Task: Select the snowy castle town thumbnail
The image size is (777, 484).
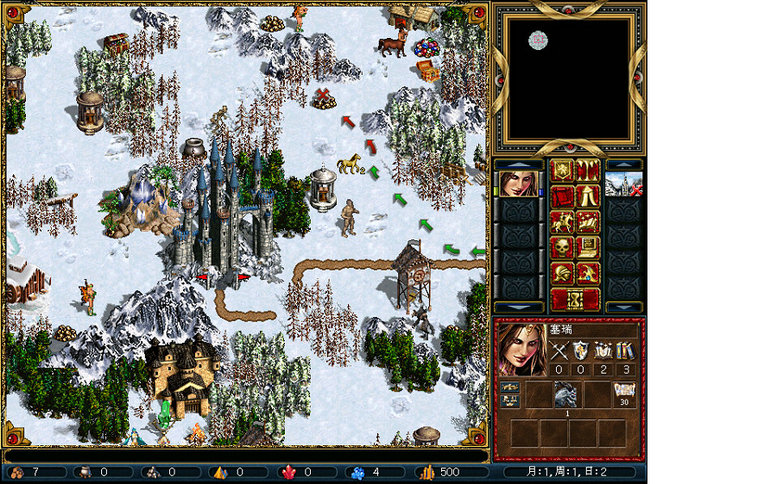Action: pos(624,184)
